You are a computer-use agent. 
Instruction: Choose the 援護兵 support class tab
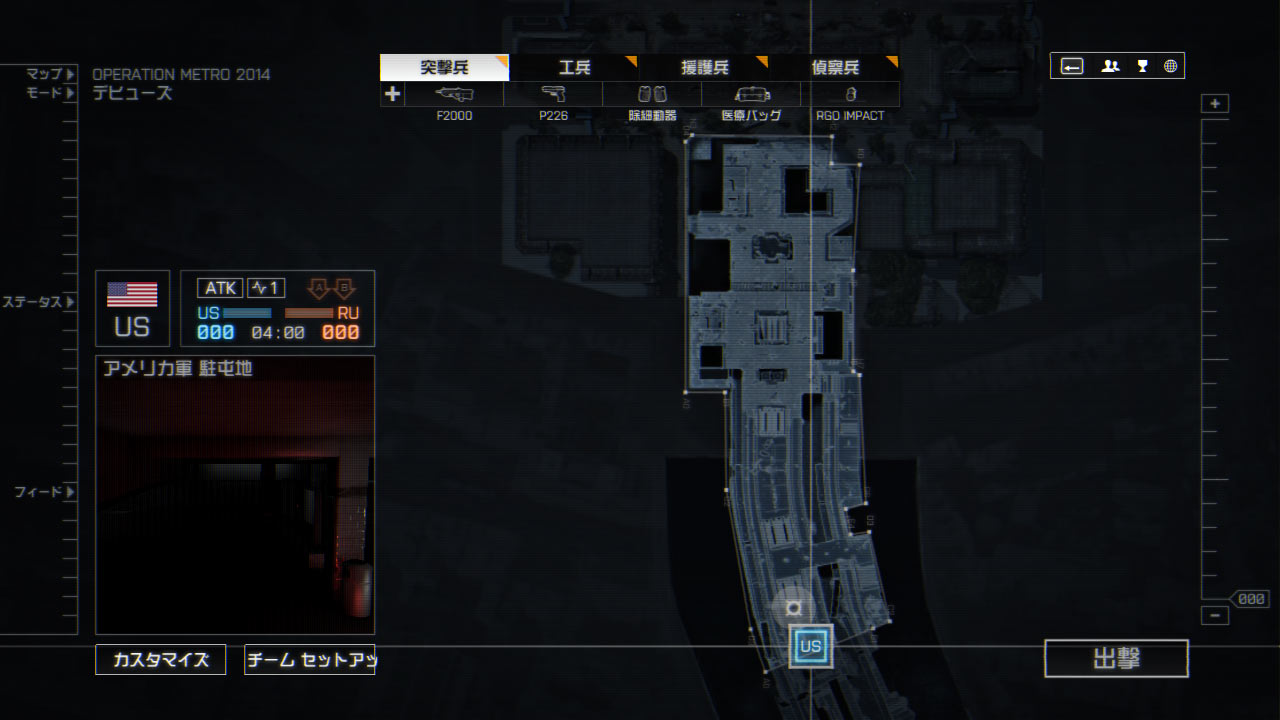pos(704,68)
